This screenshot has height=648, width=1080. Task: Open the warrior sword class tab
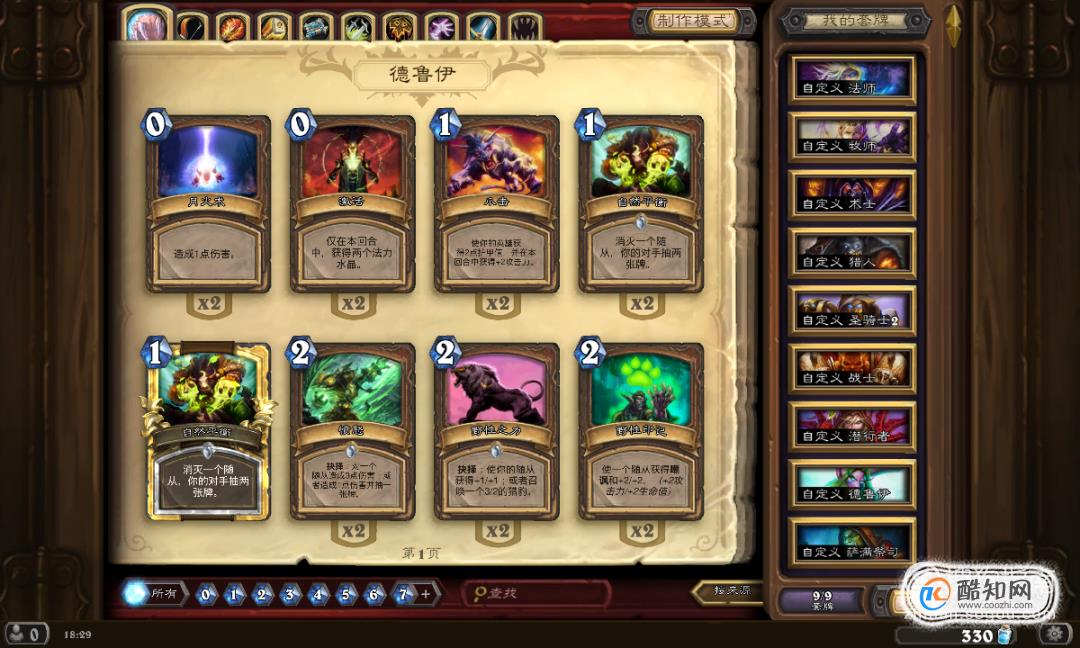point(483,25)
